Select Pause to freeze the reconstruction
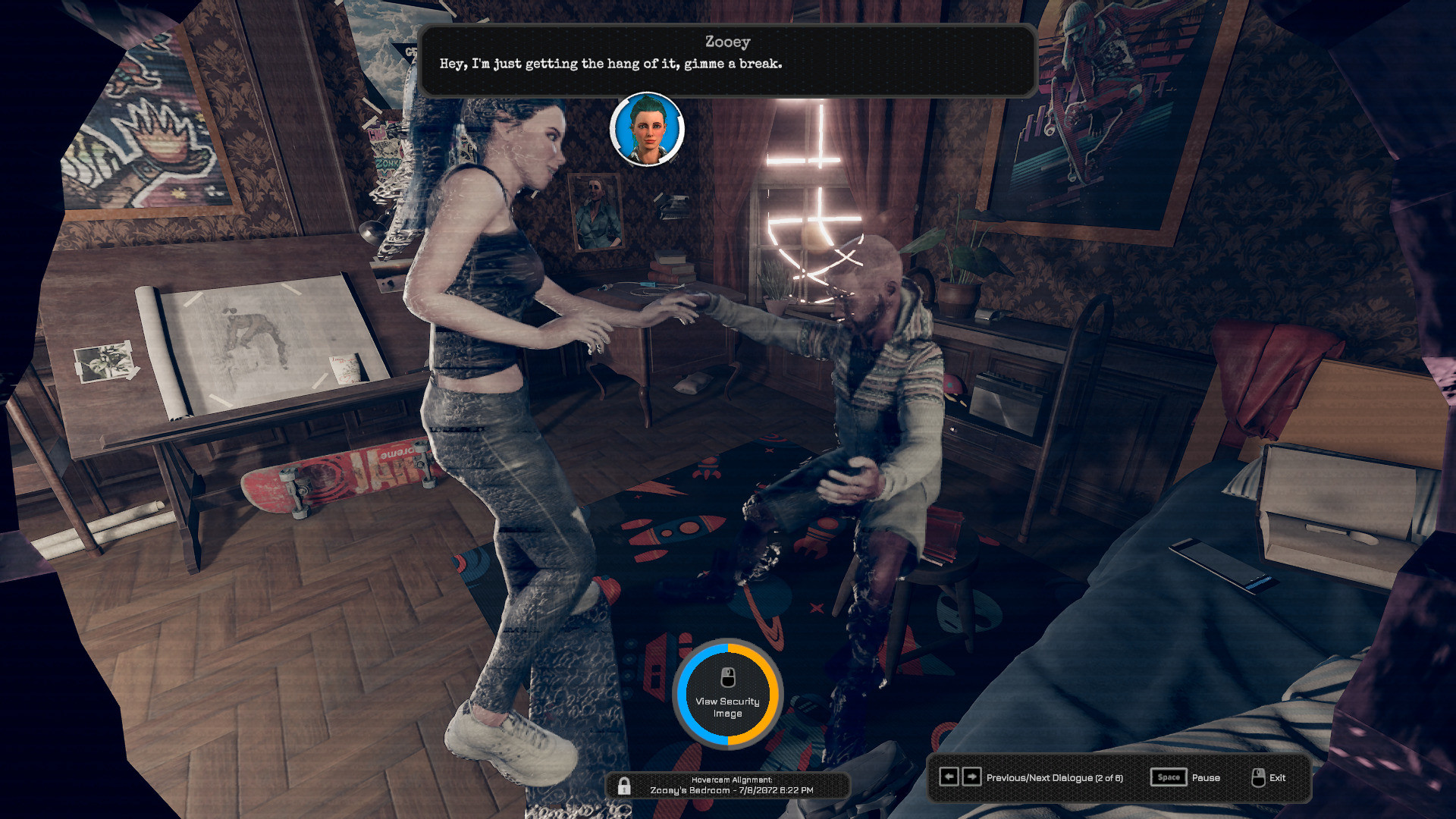The width and height of the screenshot is (1456, 819). pos(1206,777)
